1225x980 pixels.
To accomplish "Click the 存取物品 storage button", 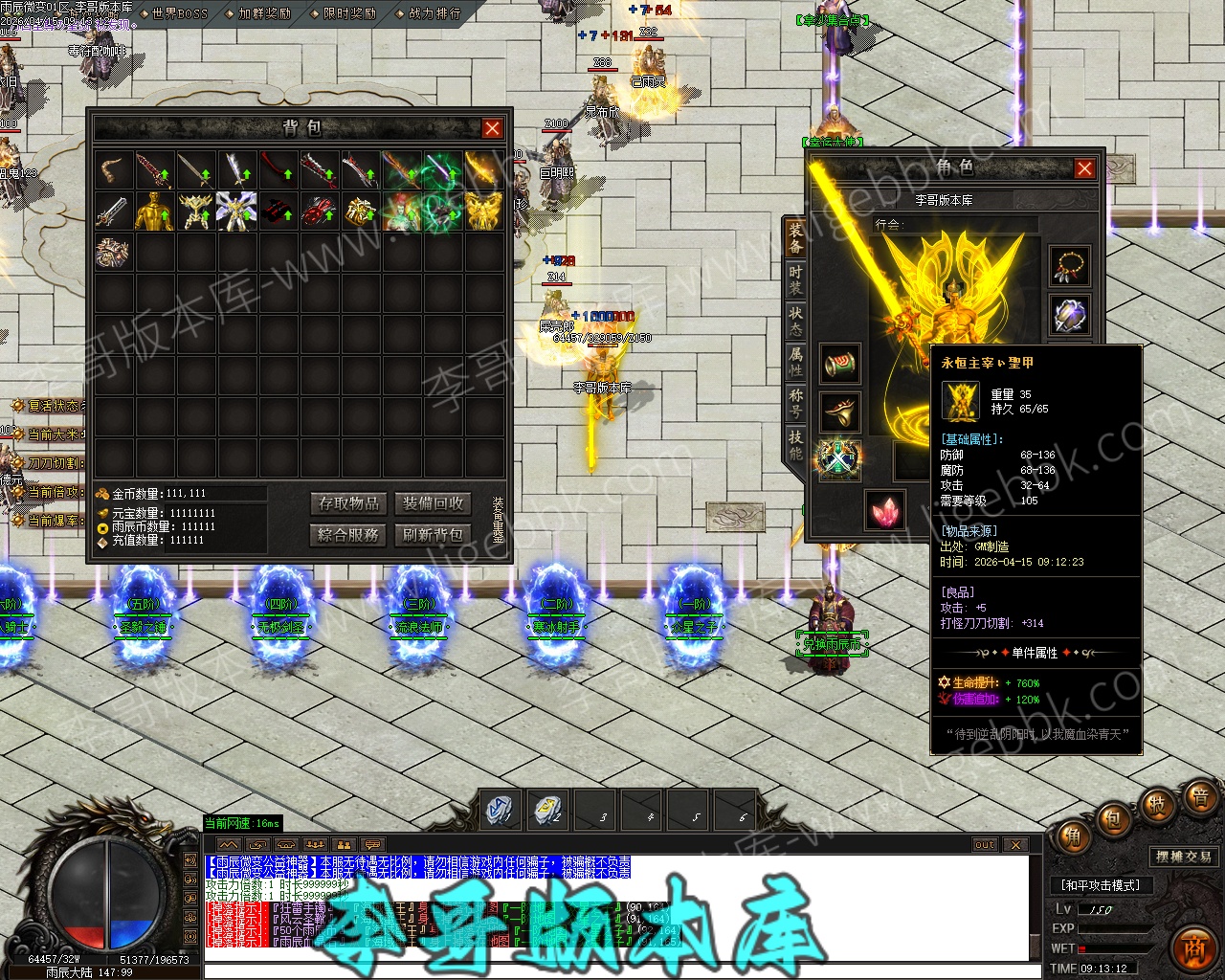I will (349, 503).
